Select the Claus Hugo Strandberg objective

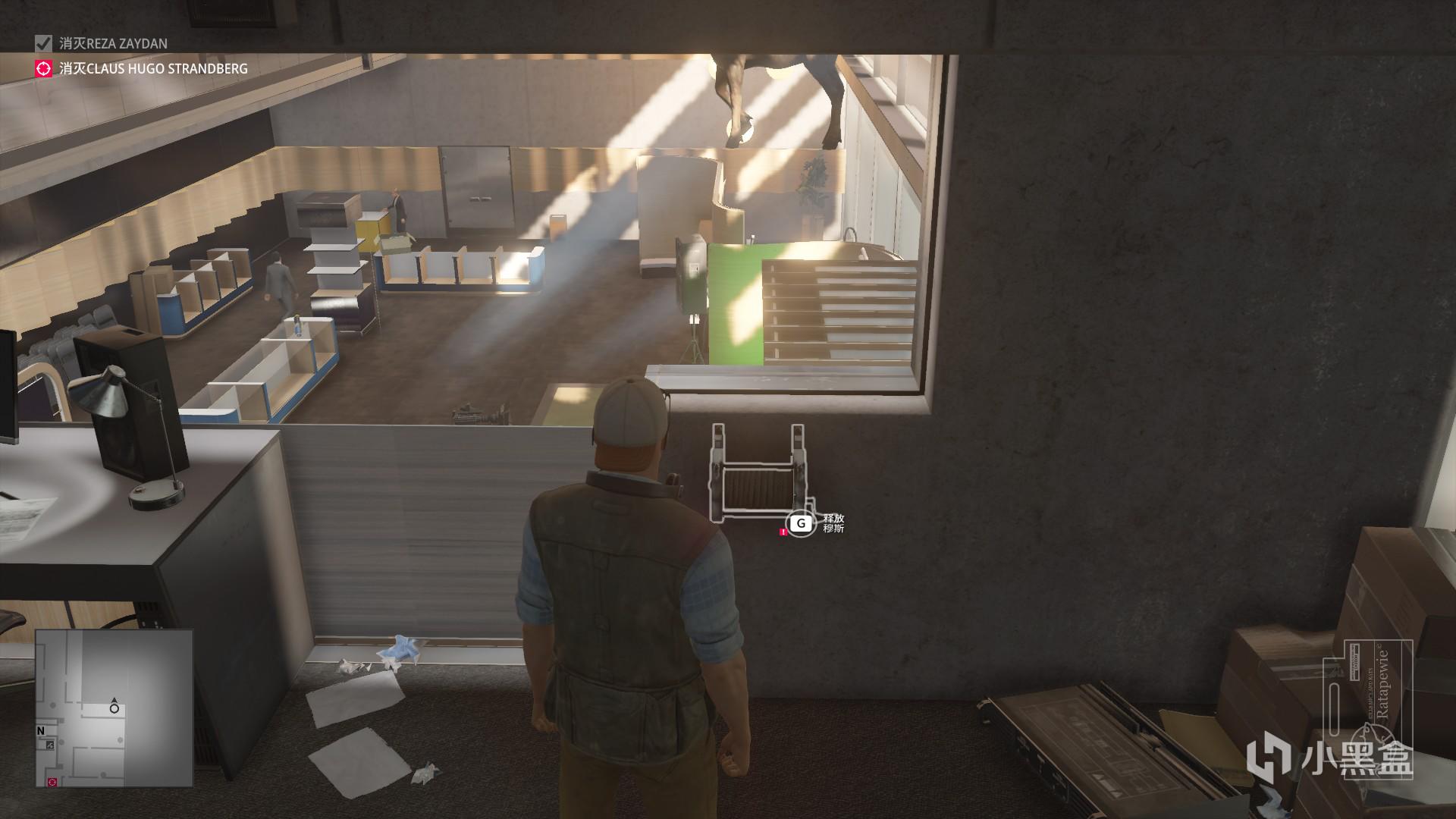coord(153,69)
